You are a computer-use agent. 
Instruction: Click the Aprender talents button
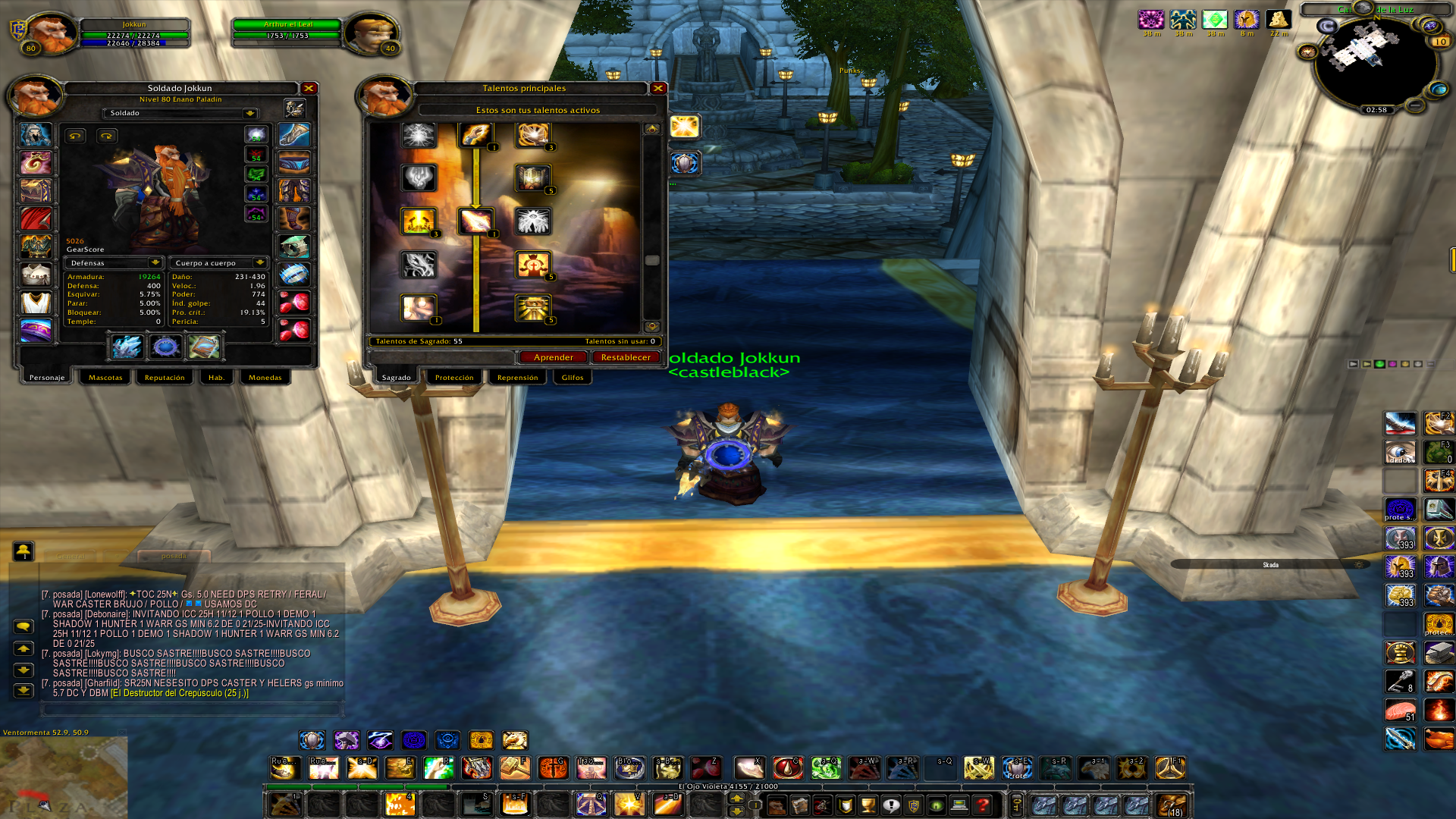coord(553,357)
